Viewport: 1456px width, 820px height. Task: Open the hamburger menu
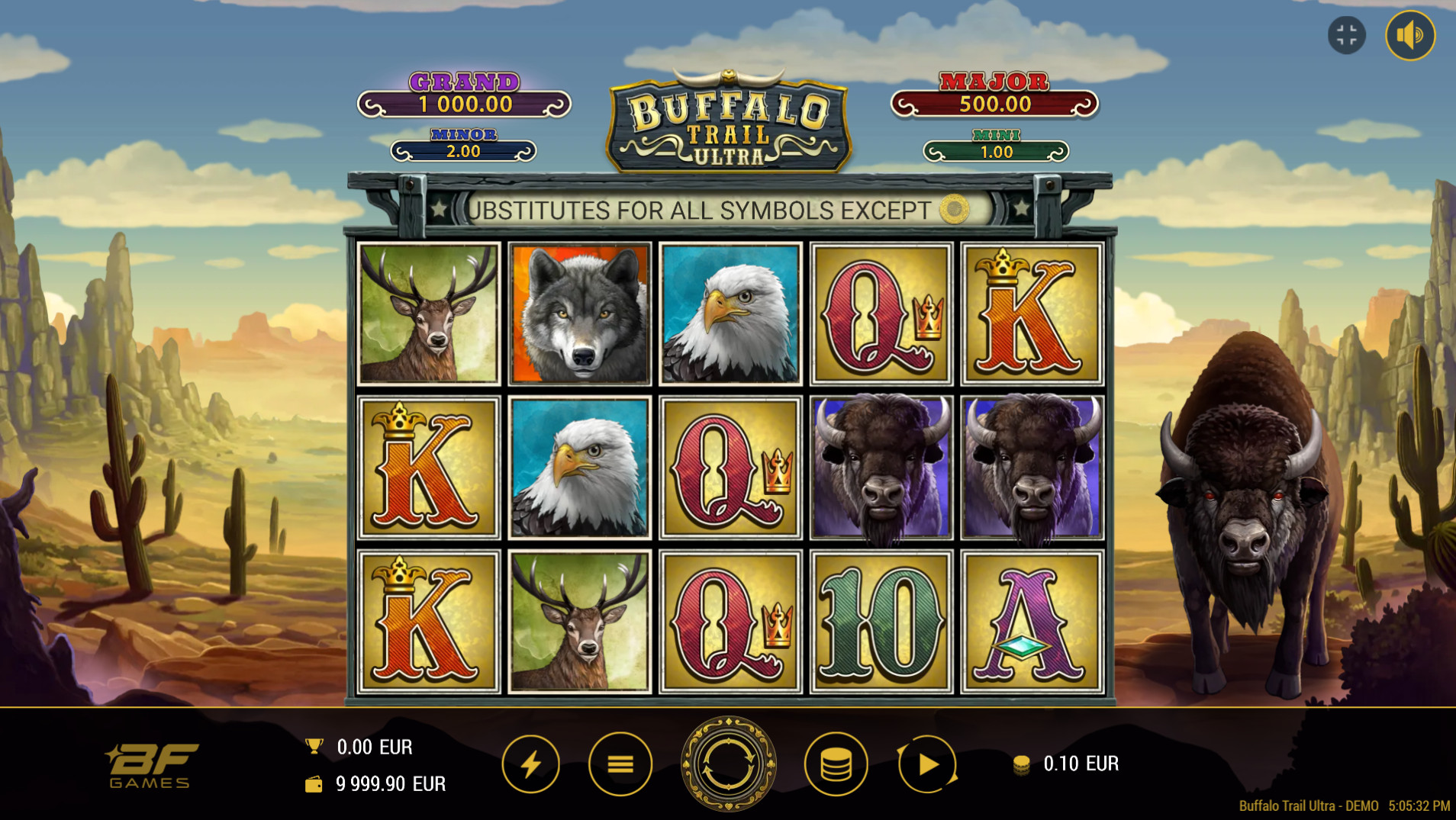tap(620, 764)
